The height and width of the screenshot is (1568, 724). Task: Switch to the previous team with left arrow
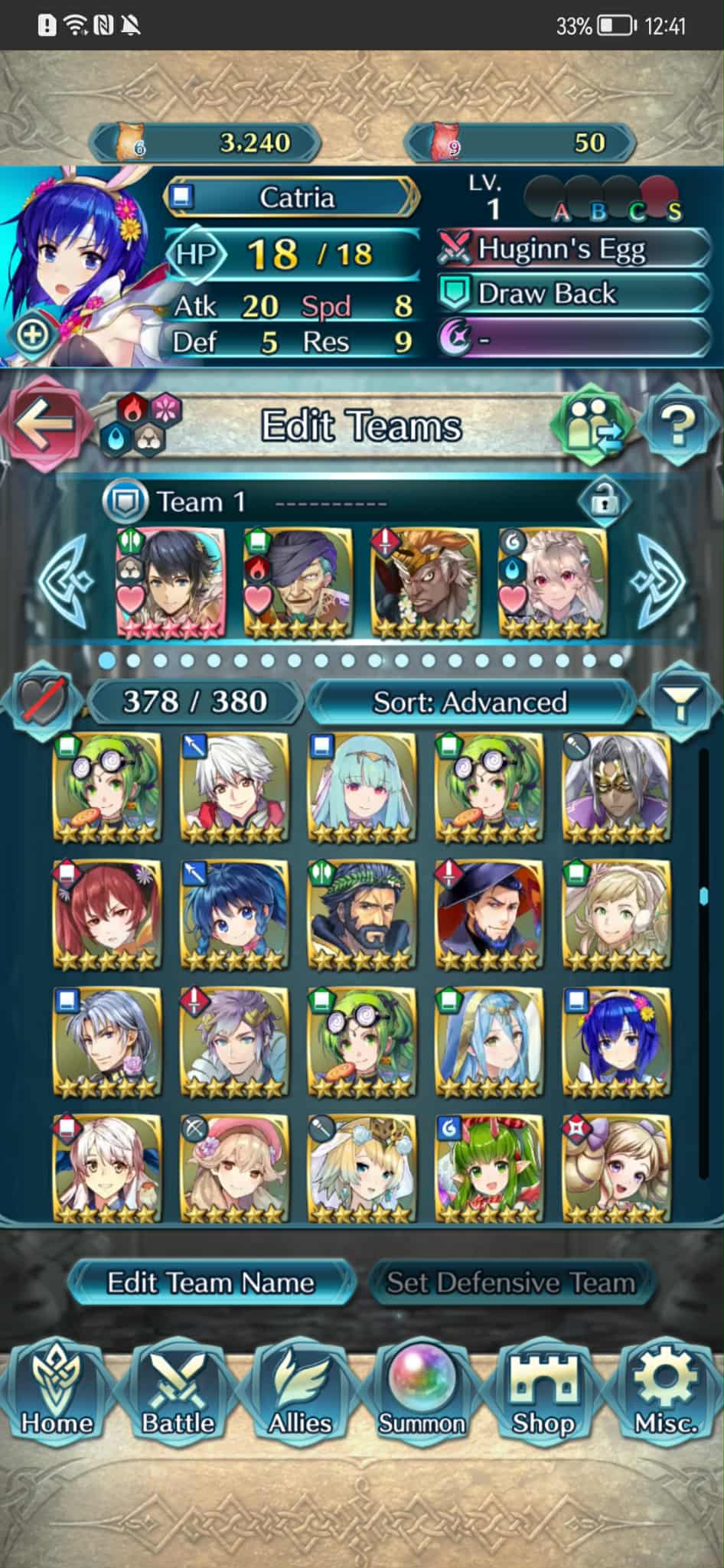(x=65, y=580)
